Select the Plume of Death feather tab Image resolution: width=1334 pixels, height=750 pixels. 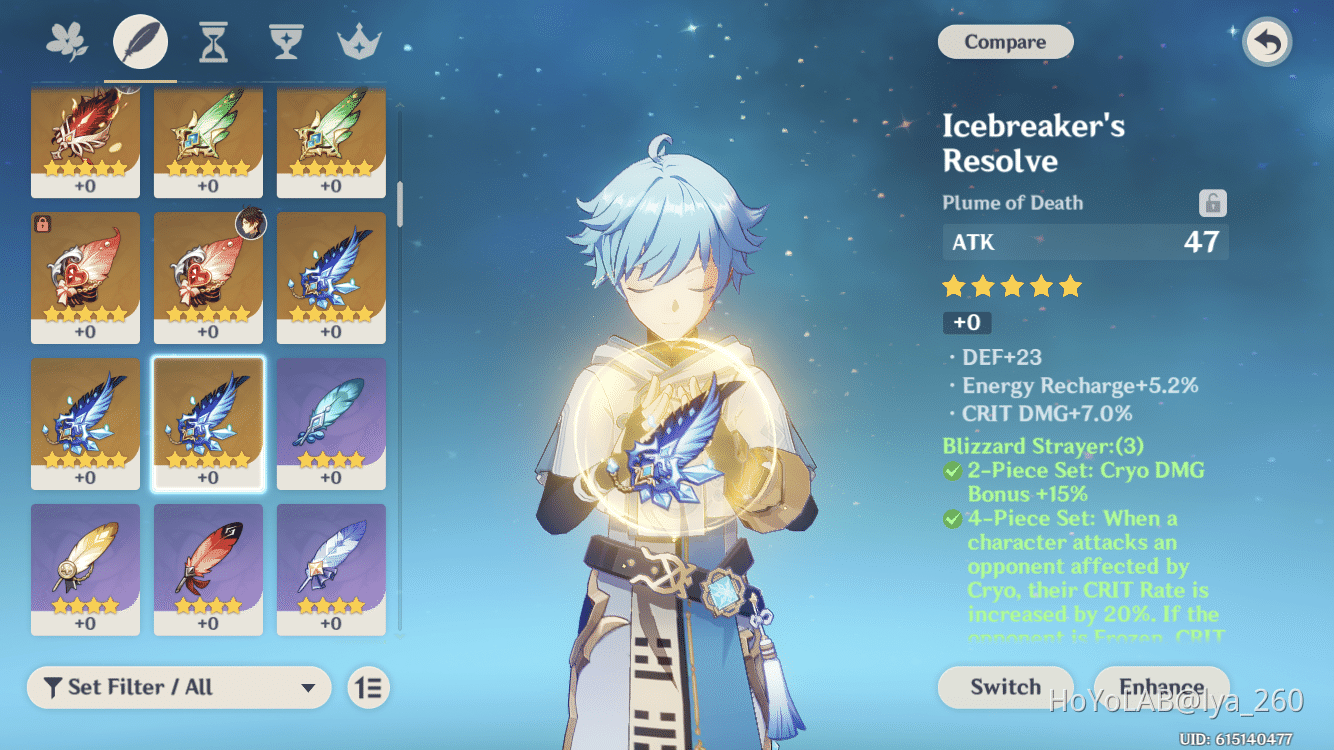point(140,43)
